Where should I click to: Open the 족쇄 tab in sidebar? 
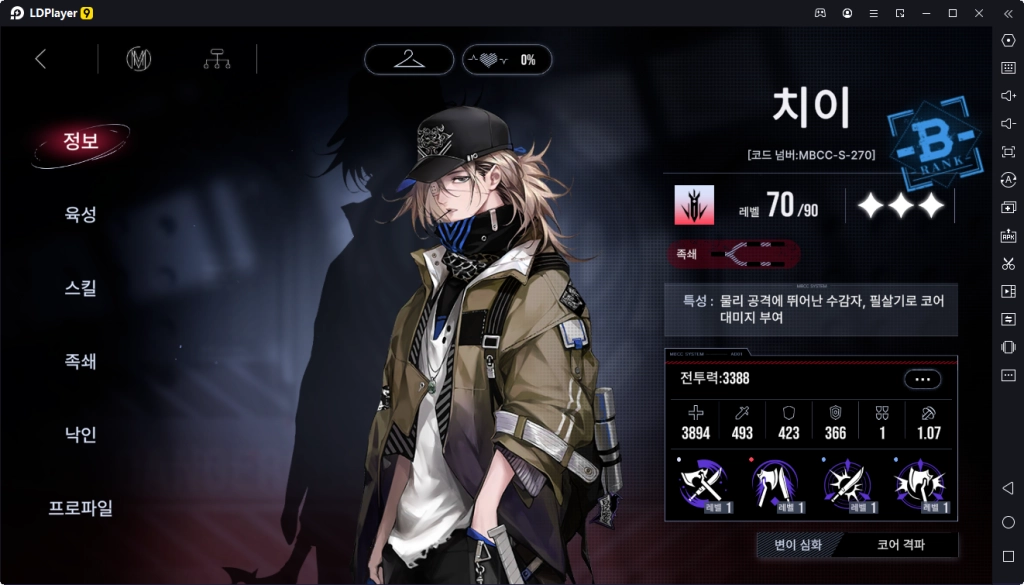80,361
